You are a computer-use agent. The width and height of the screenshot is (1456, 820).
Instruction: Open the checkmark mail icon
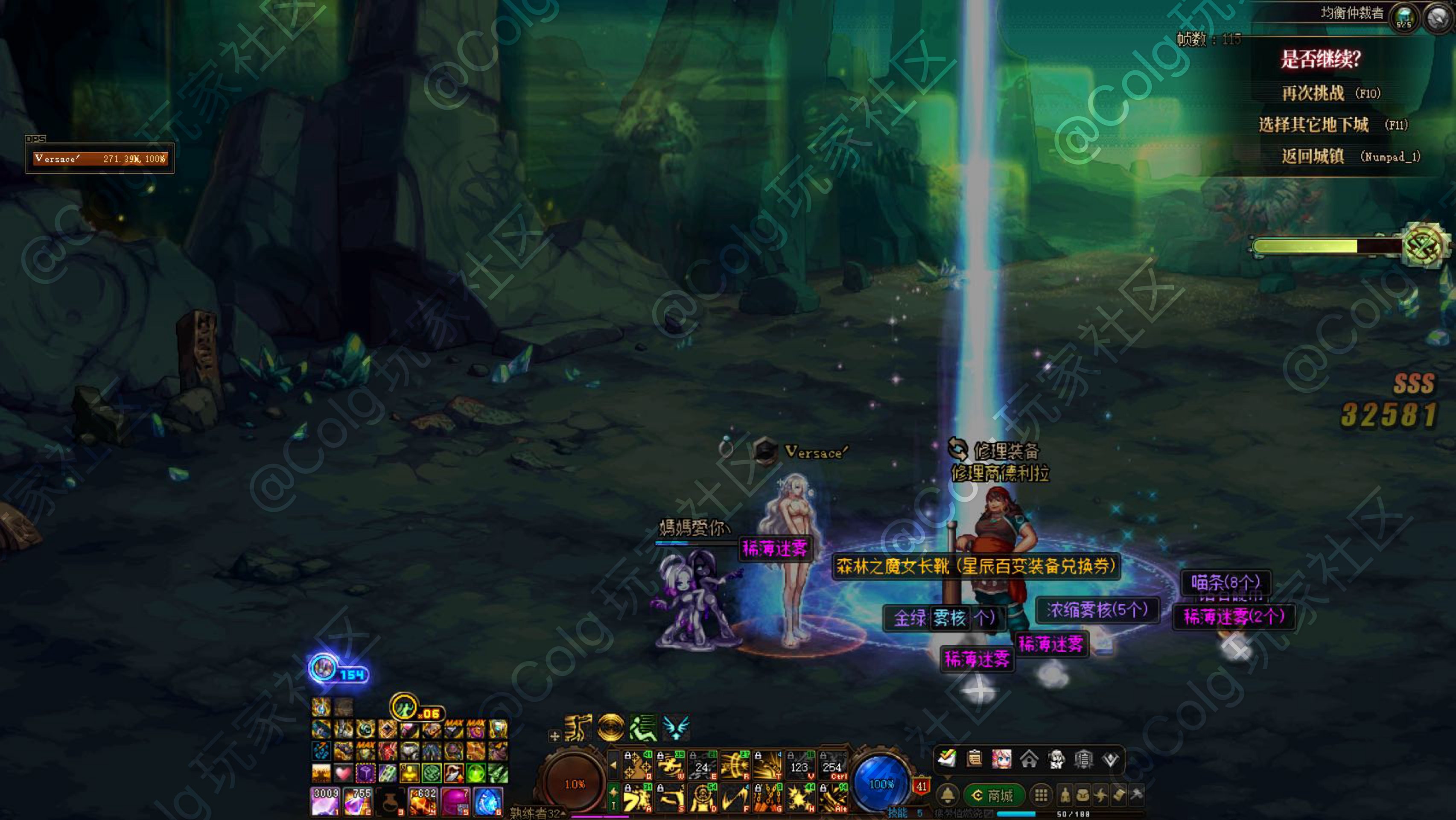pos(947,759)
